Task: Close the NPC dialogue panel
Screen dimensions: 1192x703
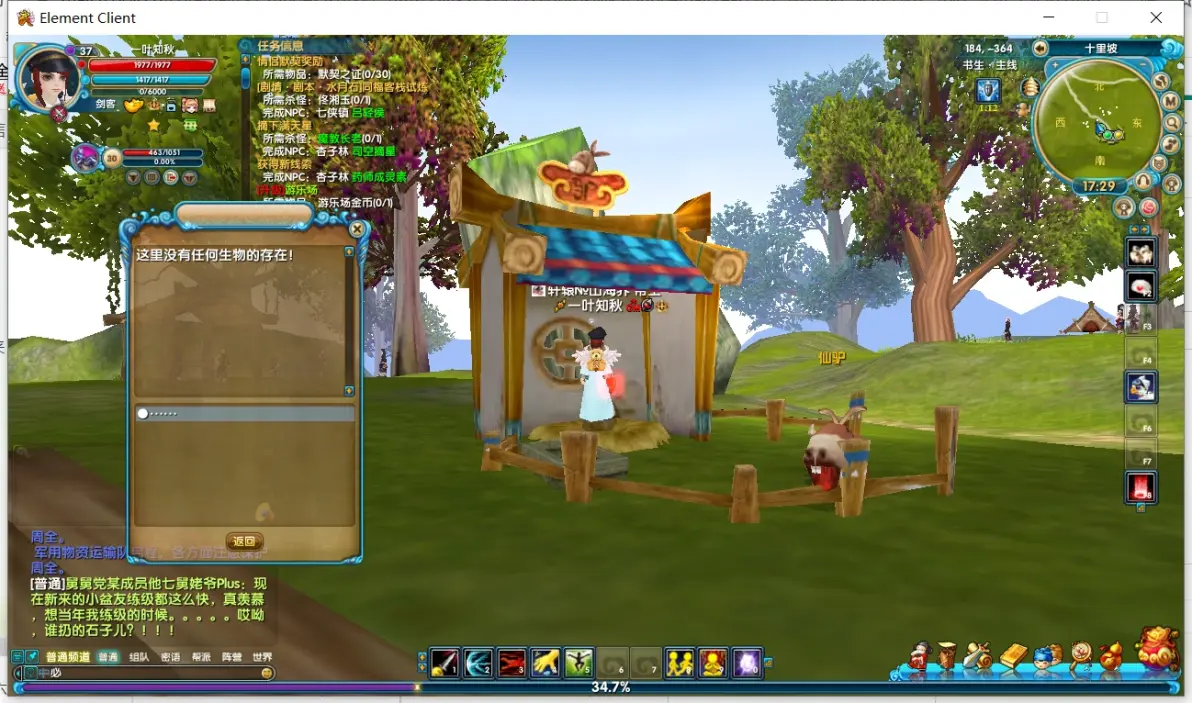Action: pos(357,229)
